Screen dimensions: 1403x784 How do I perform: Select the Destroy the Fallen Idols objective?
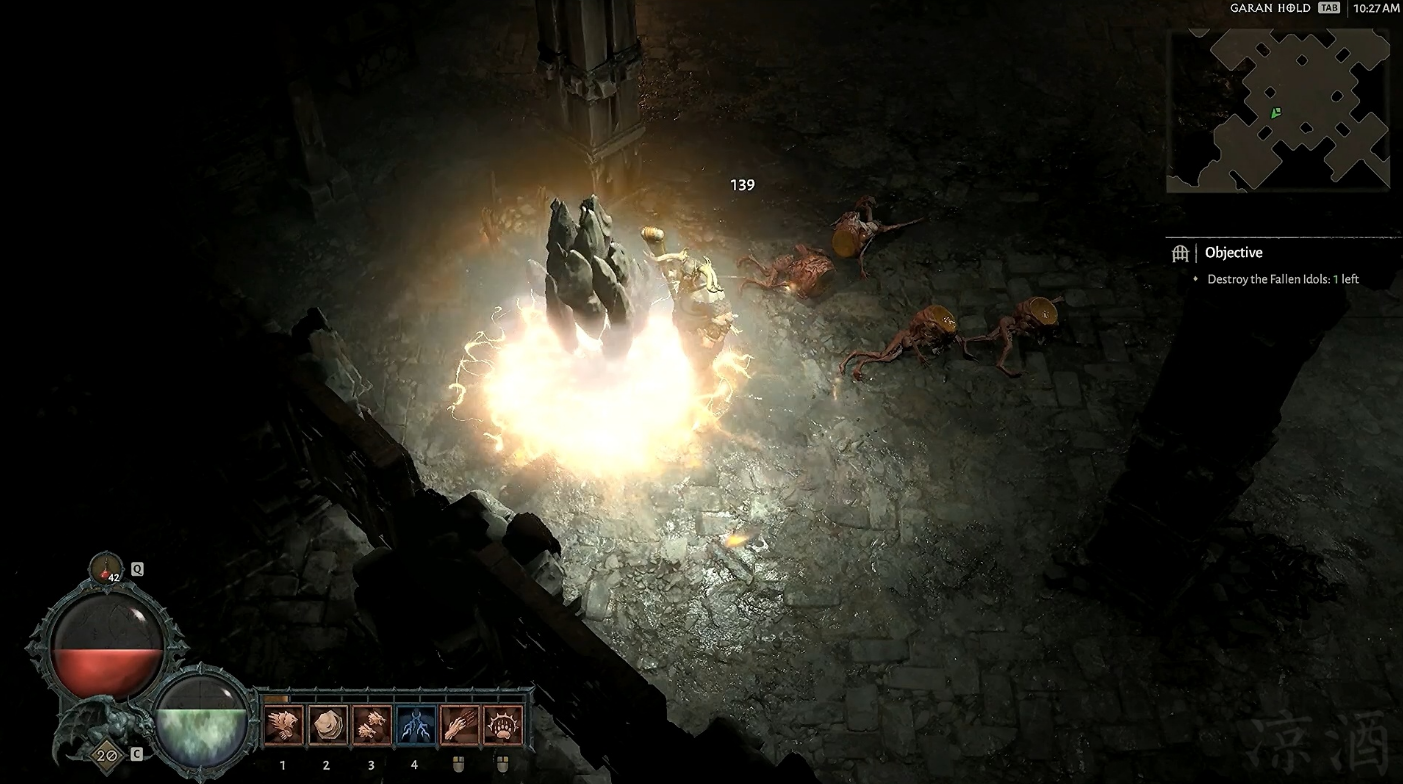(1282, 279)
